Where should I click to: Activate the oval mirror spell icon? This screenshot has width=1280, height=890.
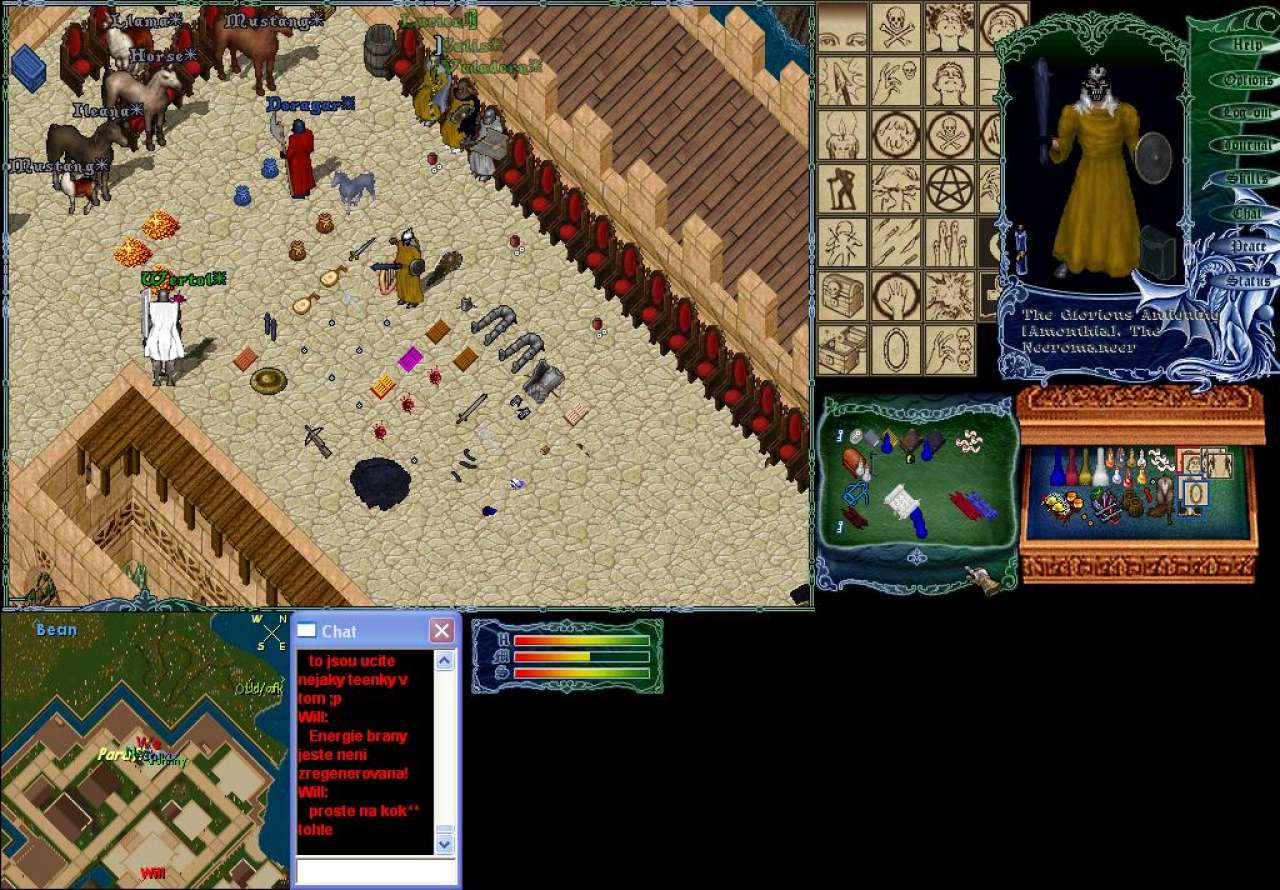[896, 349]
